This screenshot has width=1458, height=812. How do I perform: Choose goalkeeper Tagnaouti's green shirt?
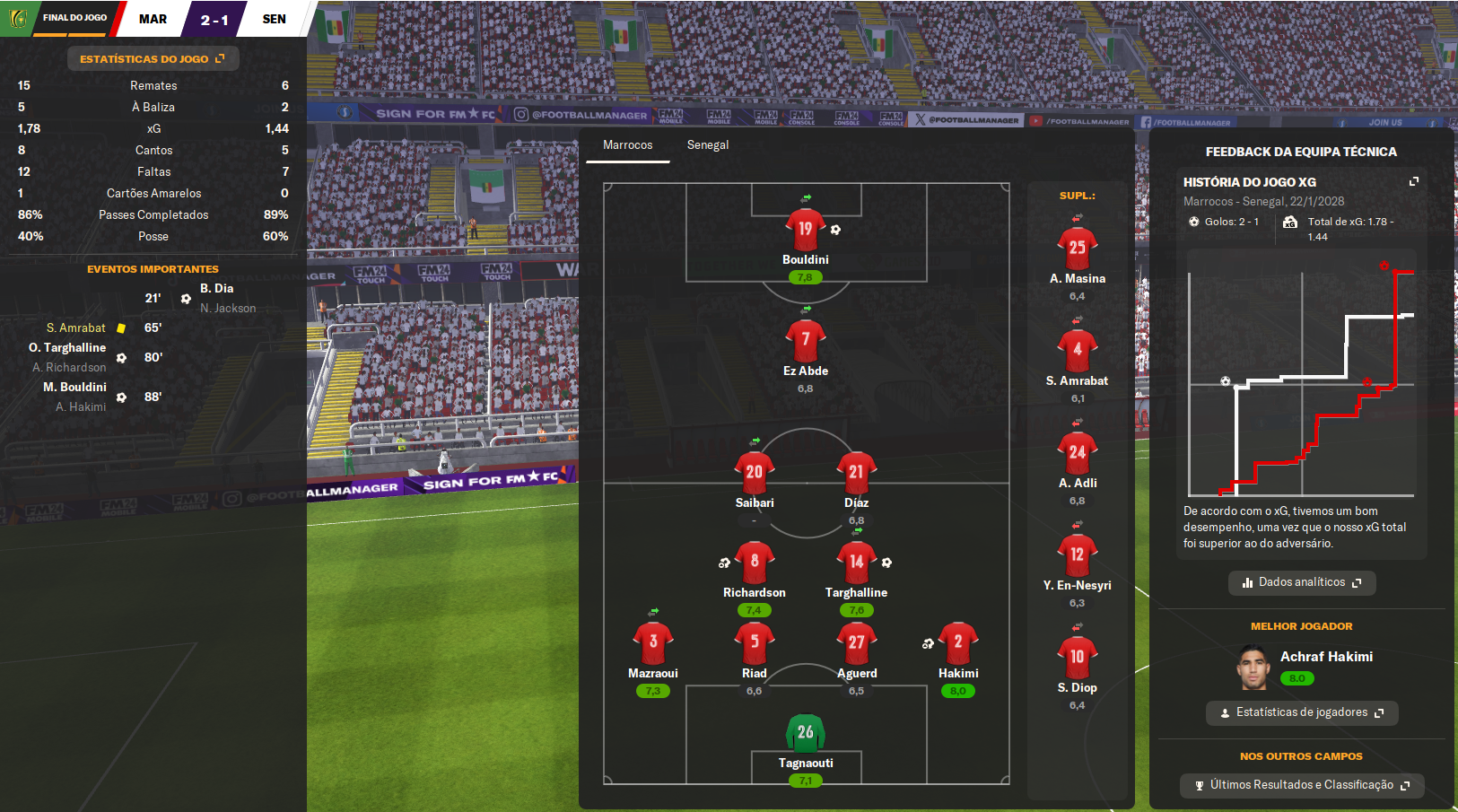click(805, 733)
